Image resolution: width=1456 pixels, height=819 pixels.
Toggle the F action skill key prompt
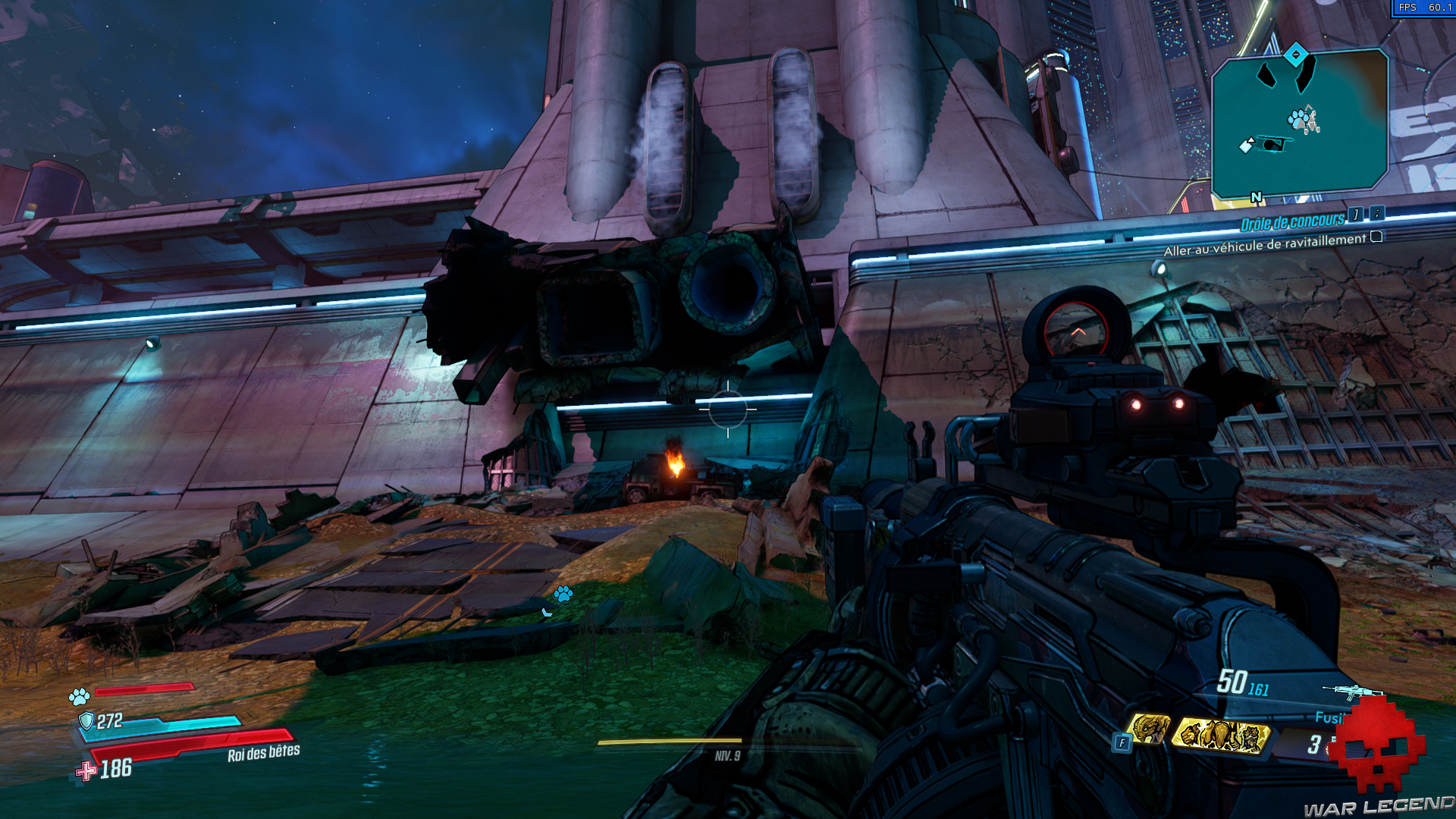1122,742
